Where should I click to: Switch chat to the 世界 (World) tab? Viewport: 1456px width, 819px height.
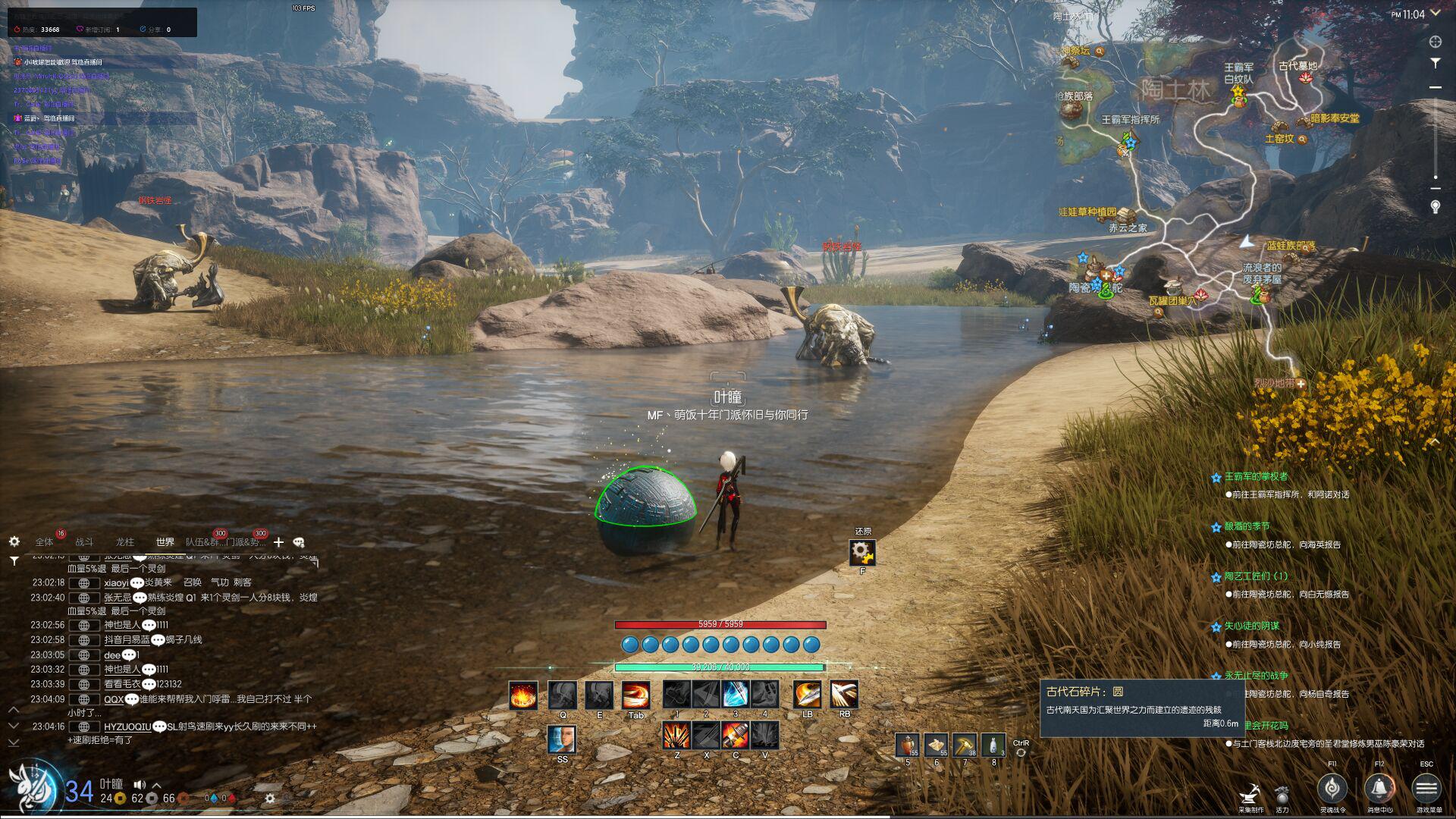pos(165,542)
